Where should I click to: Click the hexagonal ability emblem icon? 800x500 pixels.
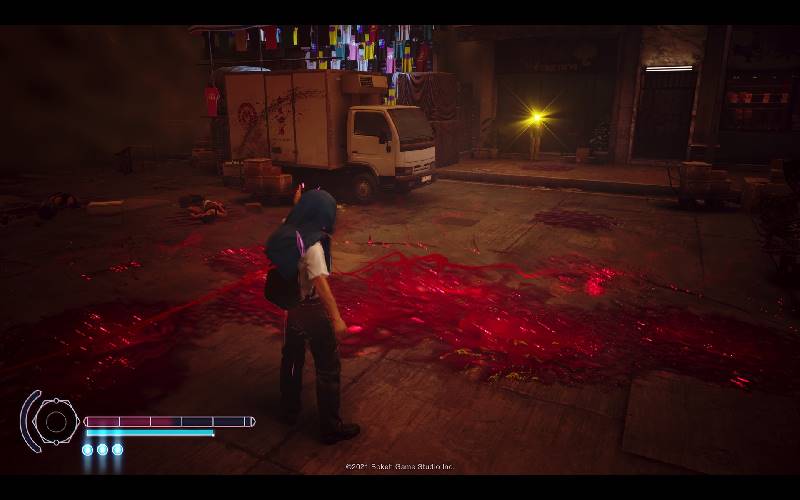[56, 421]
